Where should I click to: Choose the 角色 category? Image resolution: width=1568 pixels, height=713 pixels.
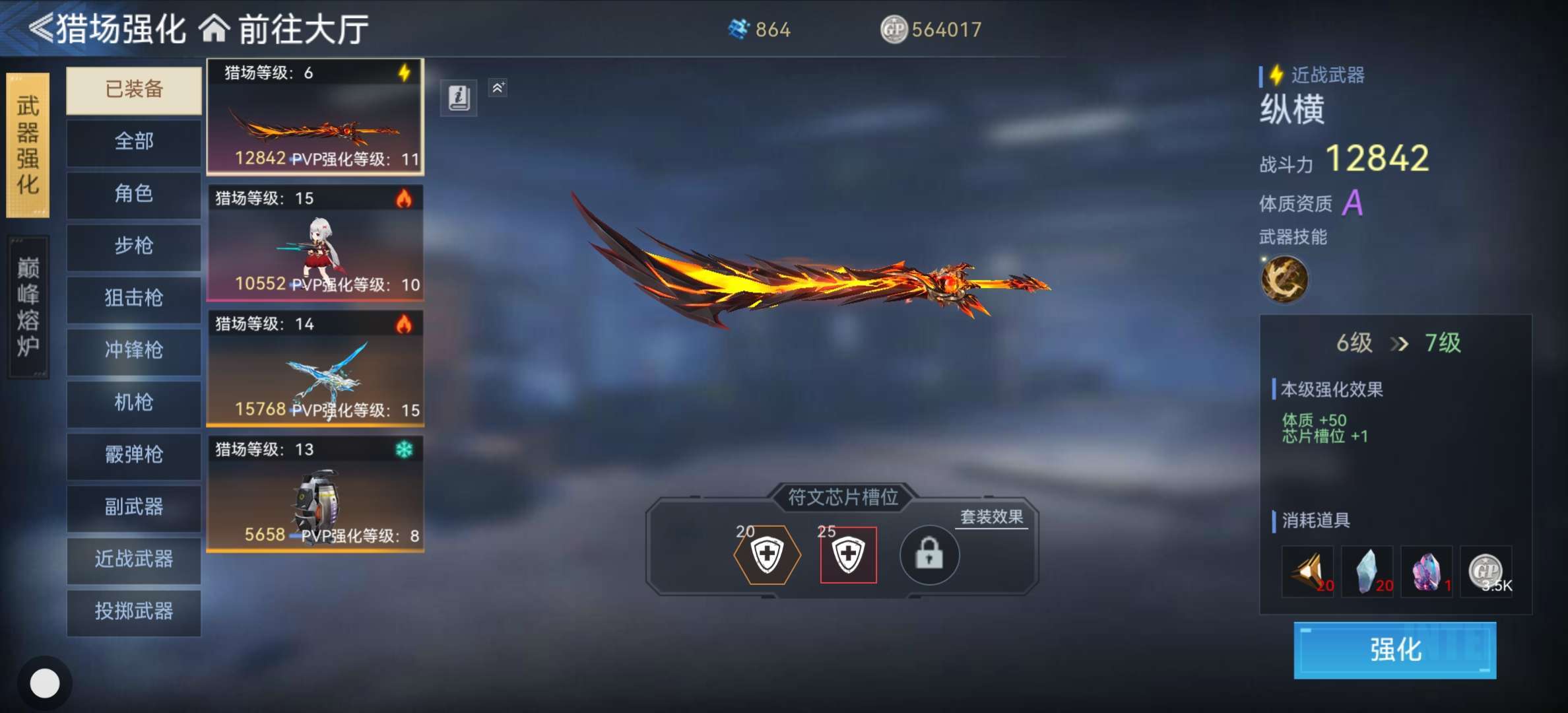[134, 194]
